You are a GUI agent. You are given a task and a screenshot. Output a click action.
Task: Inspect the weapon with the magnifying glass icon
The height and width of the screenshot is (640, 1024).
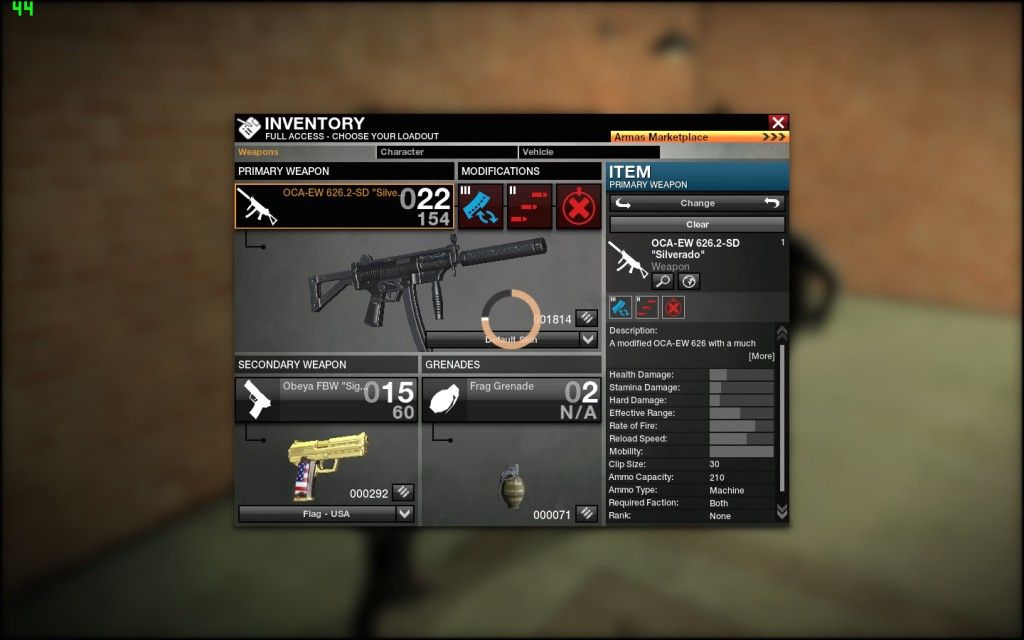[663, 282]
